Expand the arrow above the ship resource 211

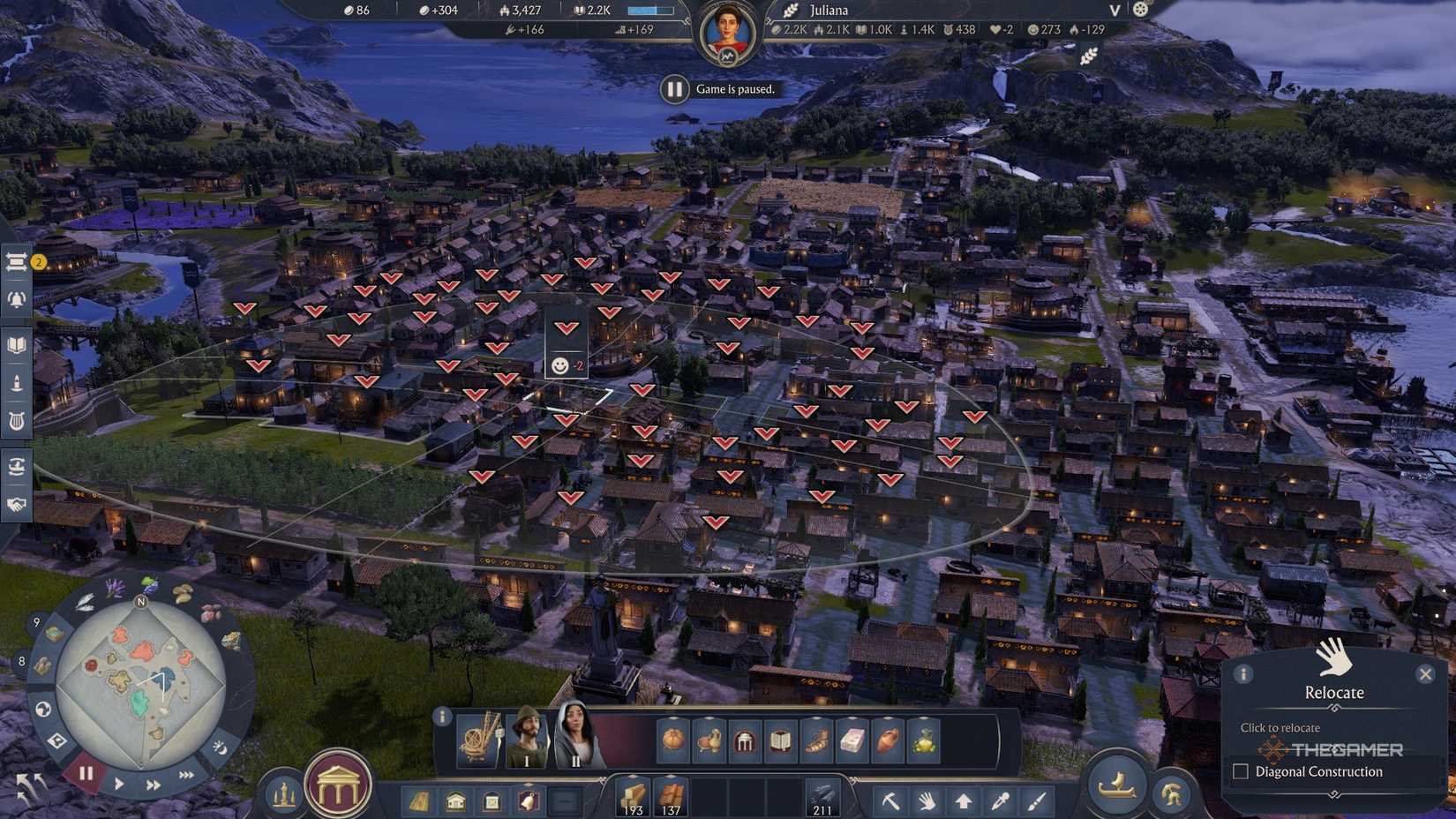pos(821,776)
